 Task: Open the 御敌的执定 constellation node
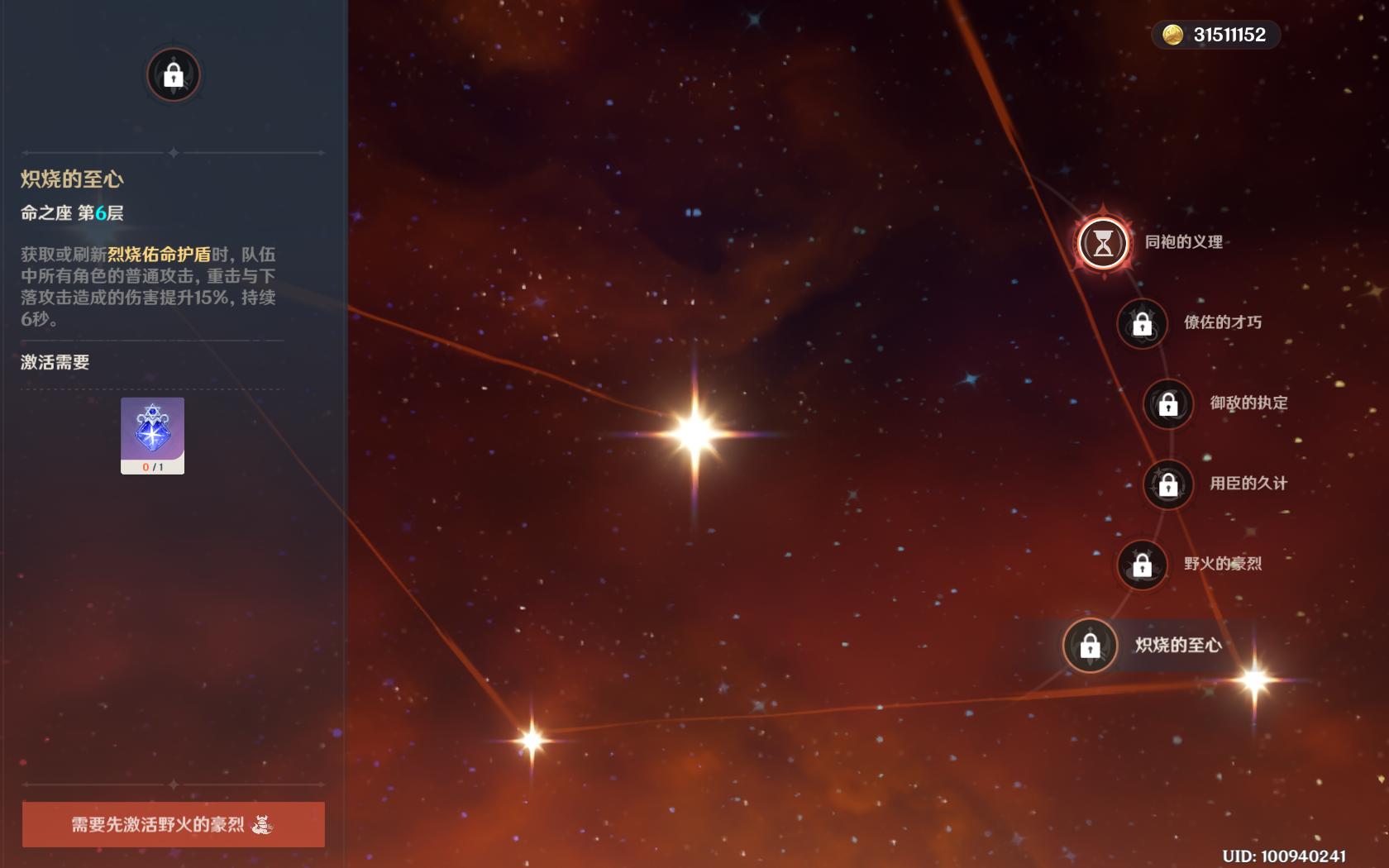click(1167, 404)
